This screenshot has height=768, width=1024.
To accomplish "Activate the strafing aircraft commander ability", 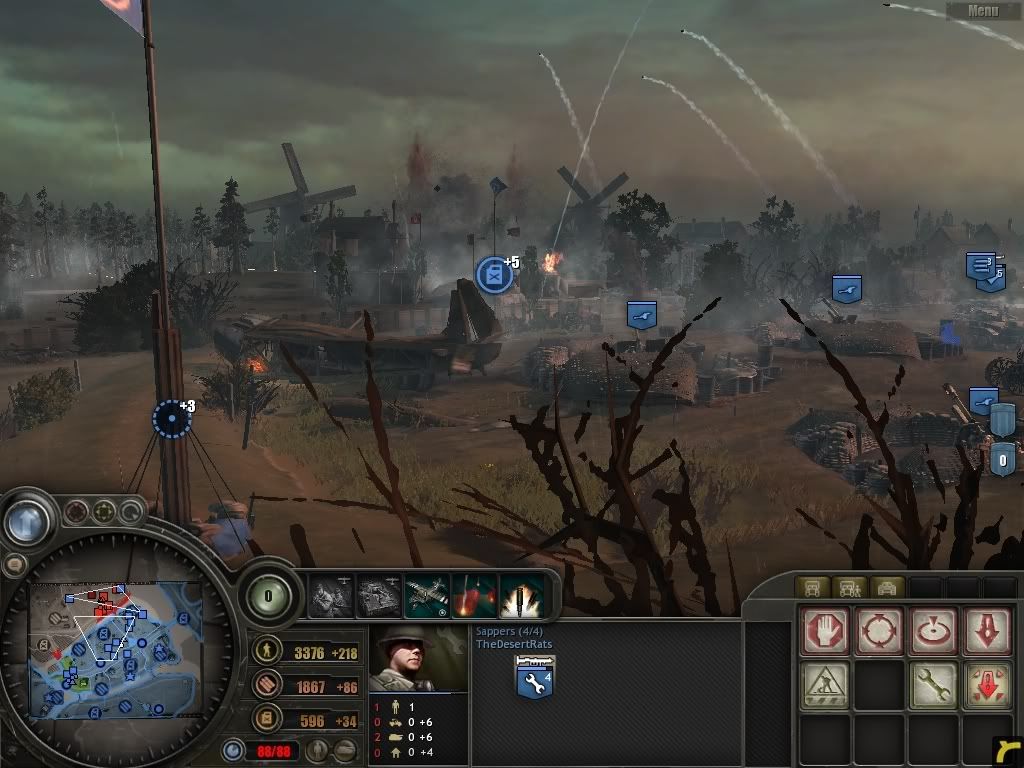I will 427,596.
